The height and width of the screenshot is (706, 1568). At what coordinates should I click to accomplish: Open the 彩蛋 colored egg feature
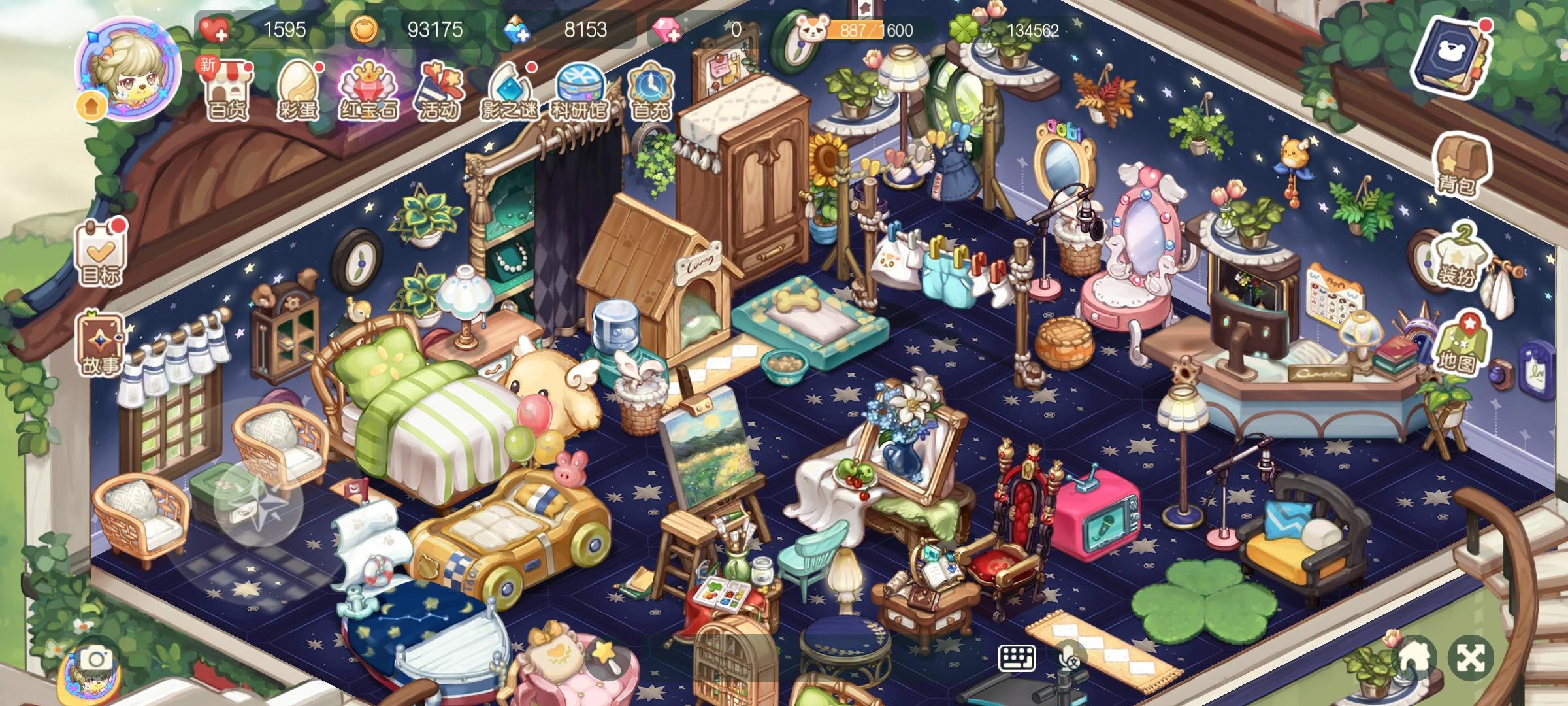300,90
